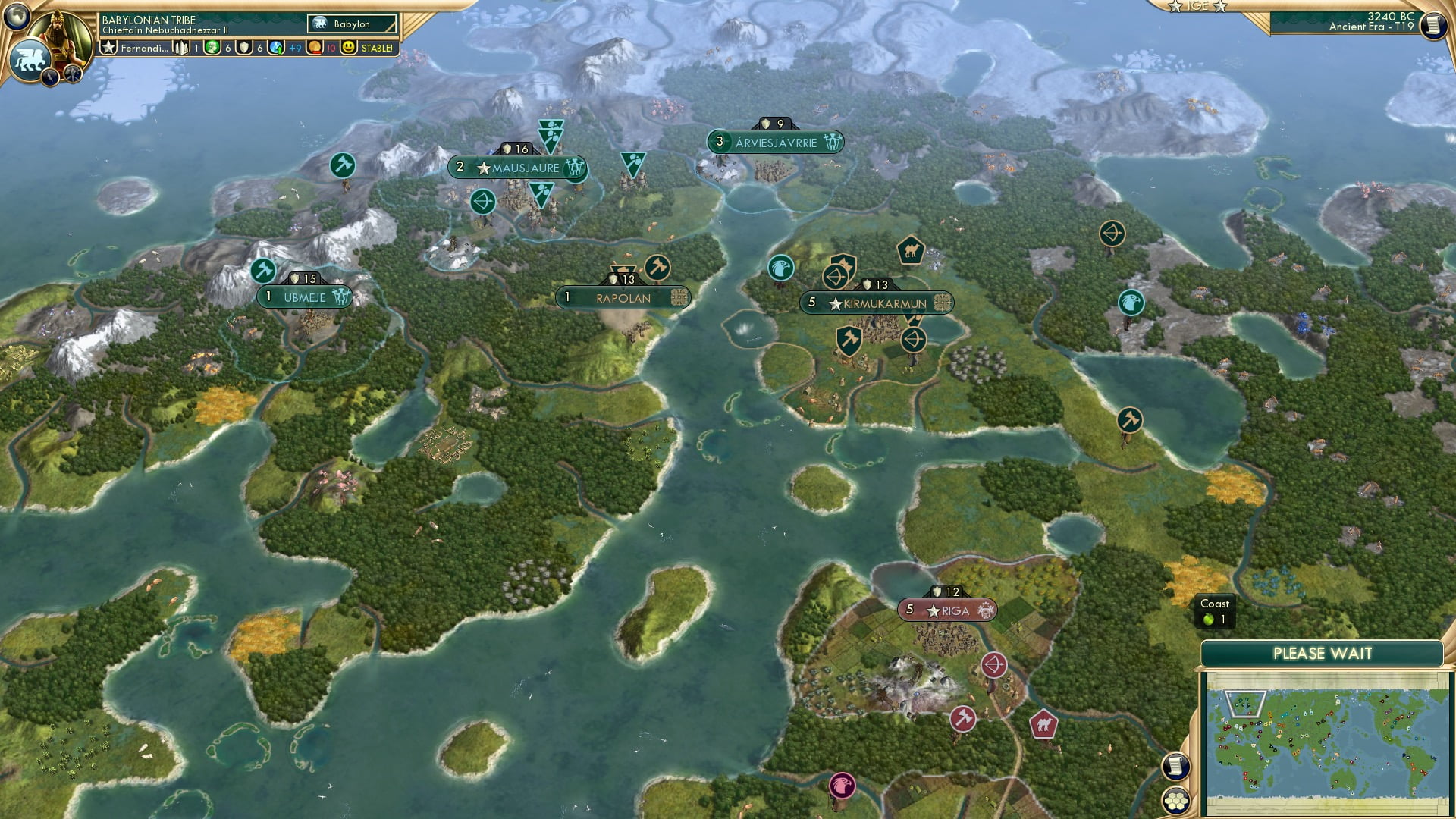Select the eagle unit flag left of Kirmukarmun
1456x819 pixels.
pos(780,268)
